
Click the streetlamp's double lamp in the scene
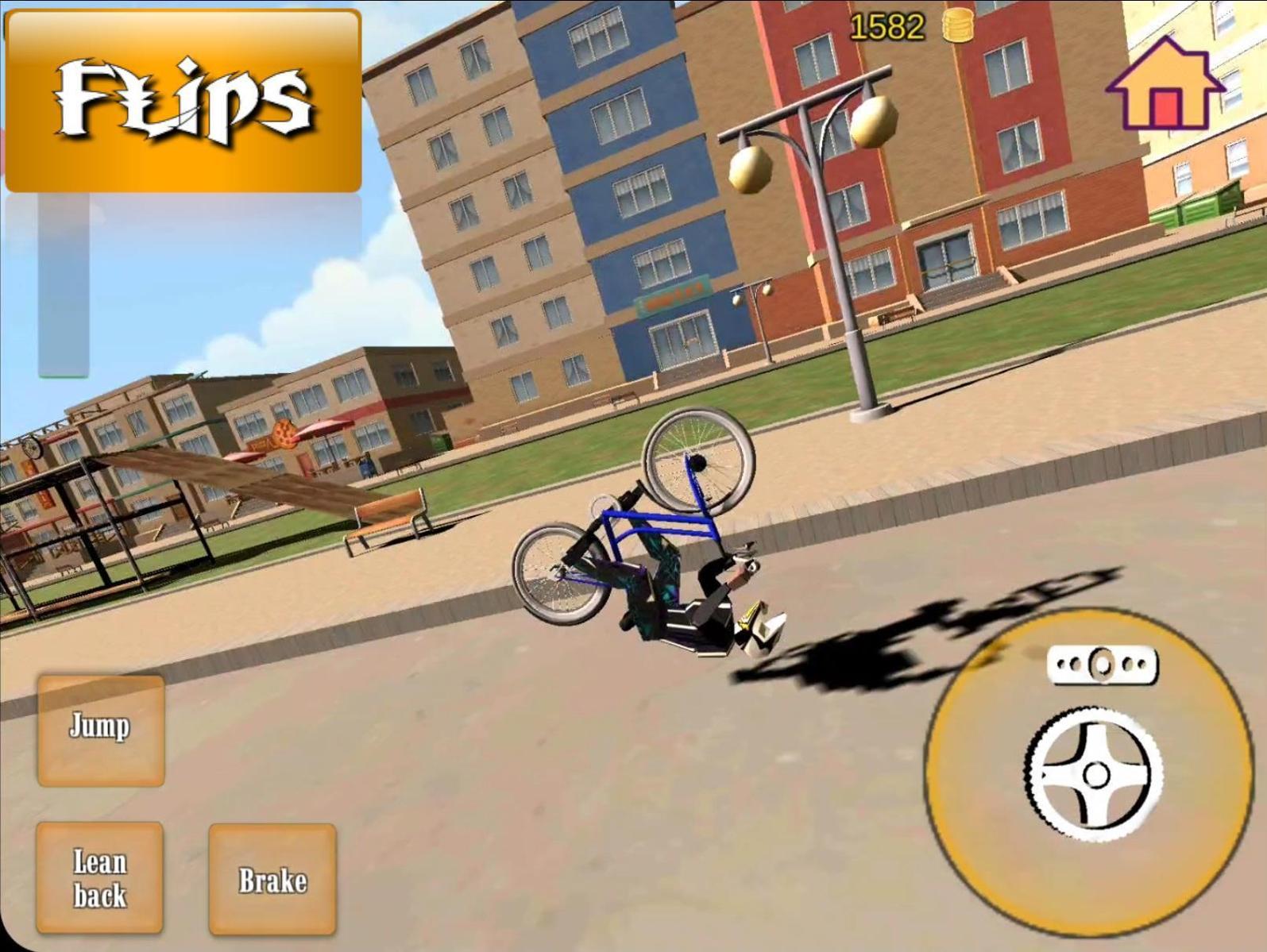pos(810,135)
